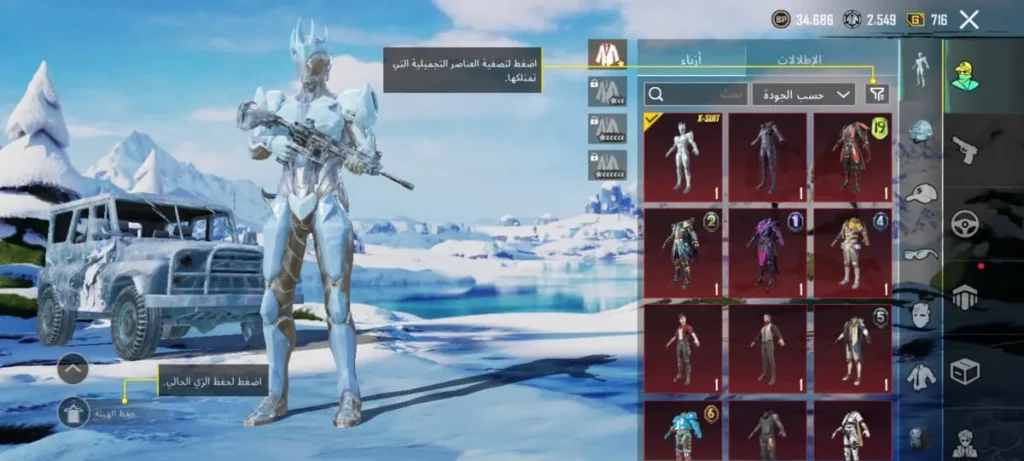Open the crate box section
This screenshot has height=461, width=1024.
(964, 372)
